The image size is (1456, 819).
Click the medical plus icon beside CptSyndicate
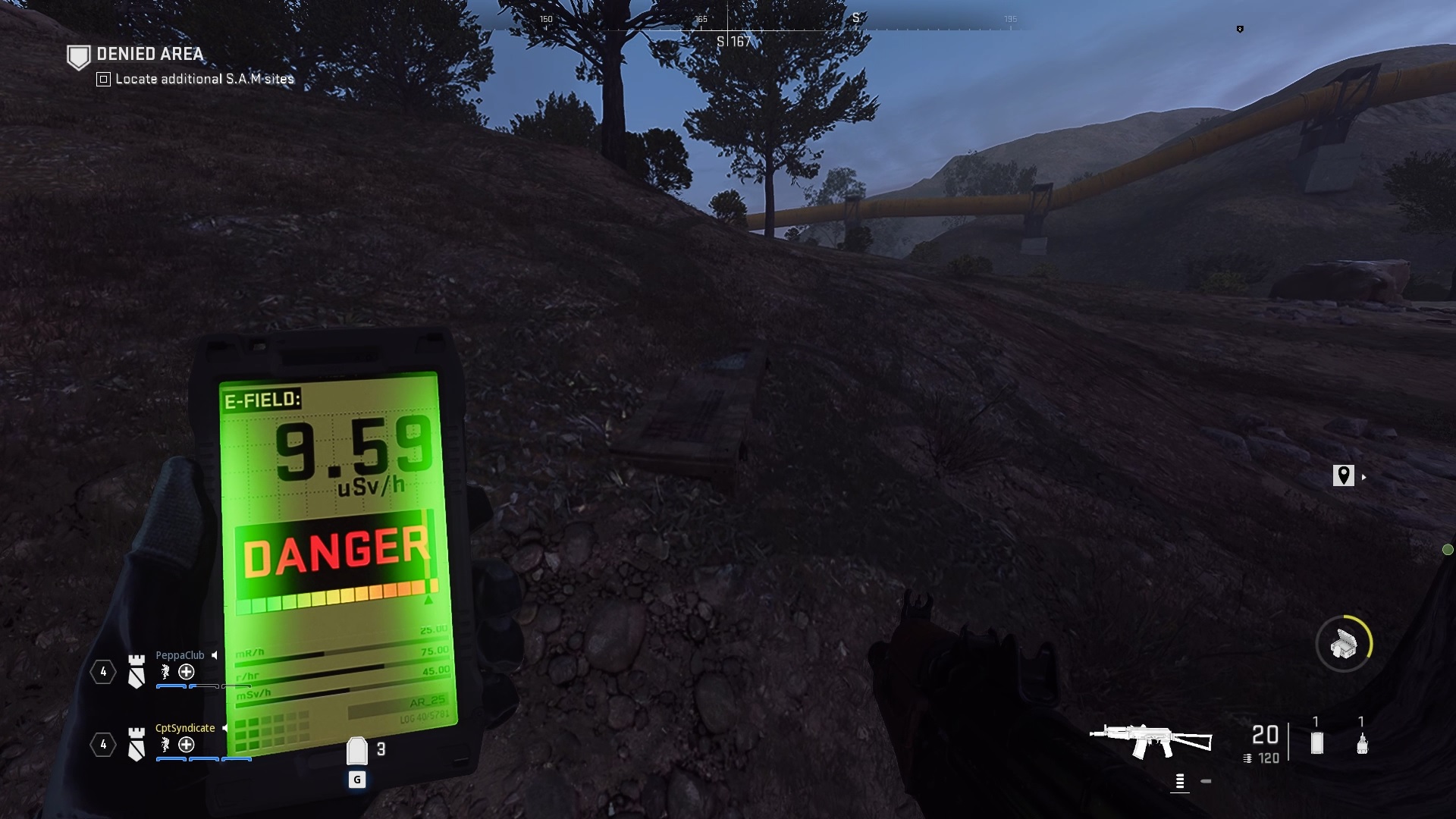(186, 745)
